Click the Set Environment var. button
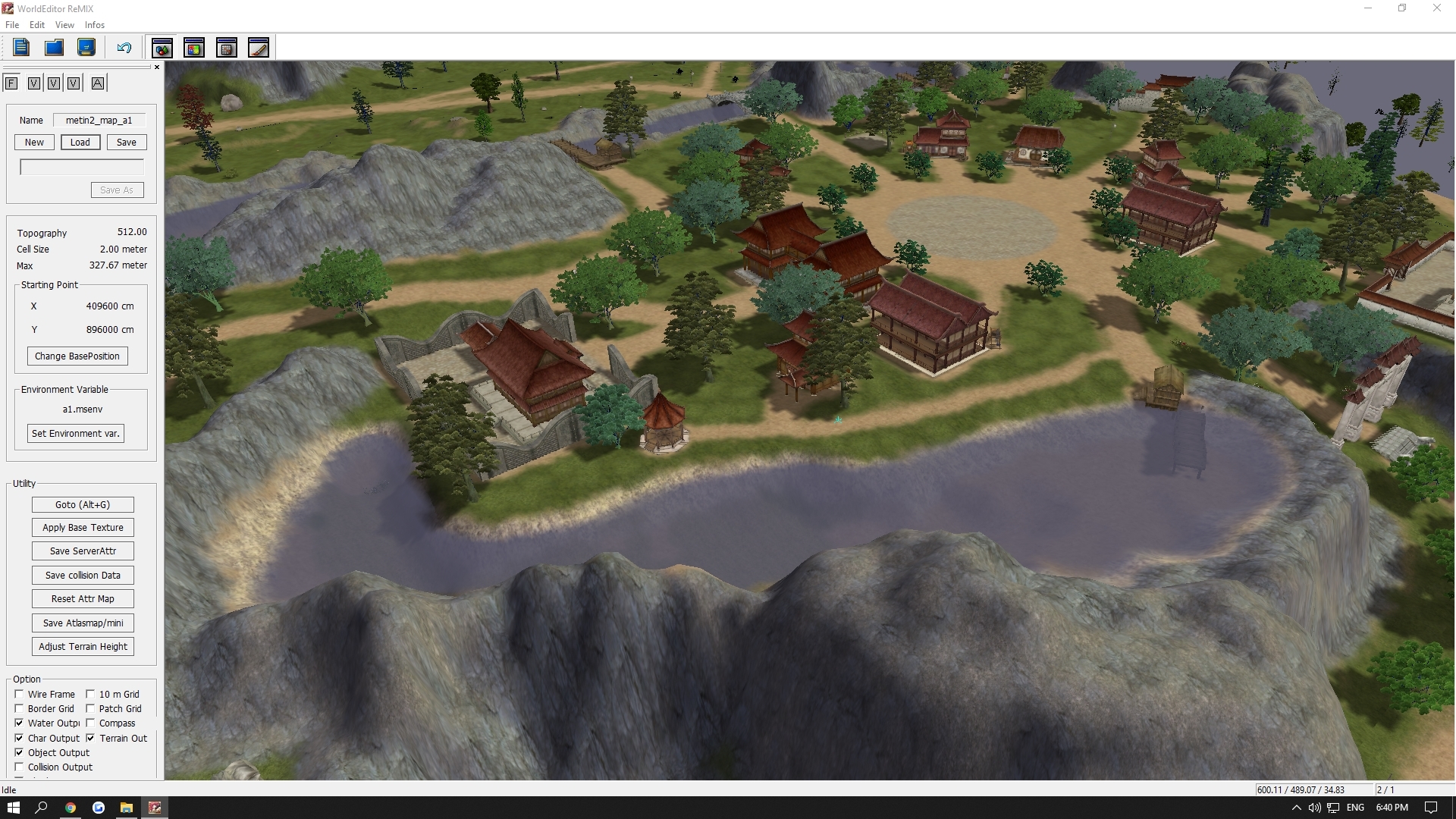This screenshot has height=819, width=1456. (x=74, y=433)
